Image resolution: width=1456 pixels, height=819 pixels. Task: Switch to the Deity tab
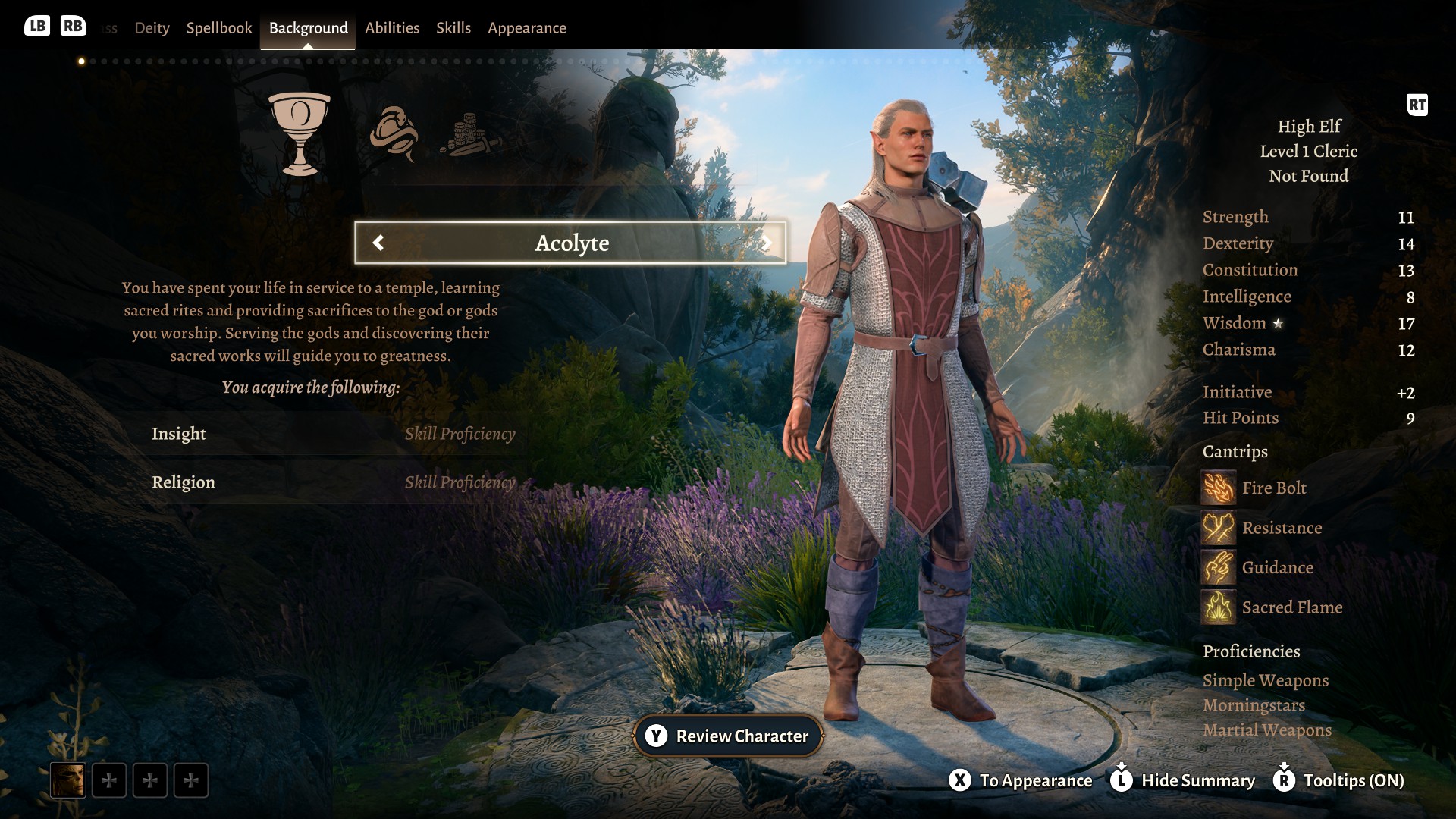tap(152, 28)
